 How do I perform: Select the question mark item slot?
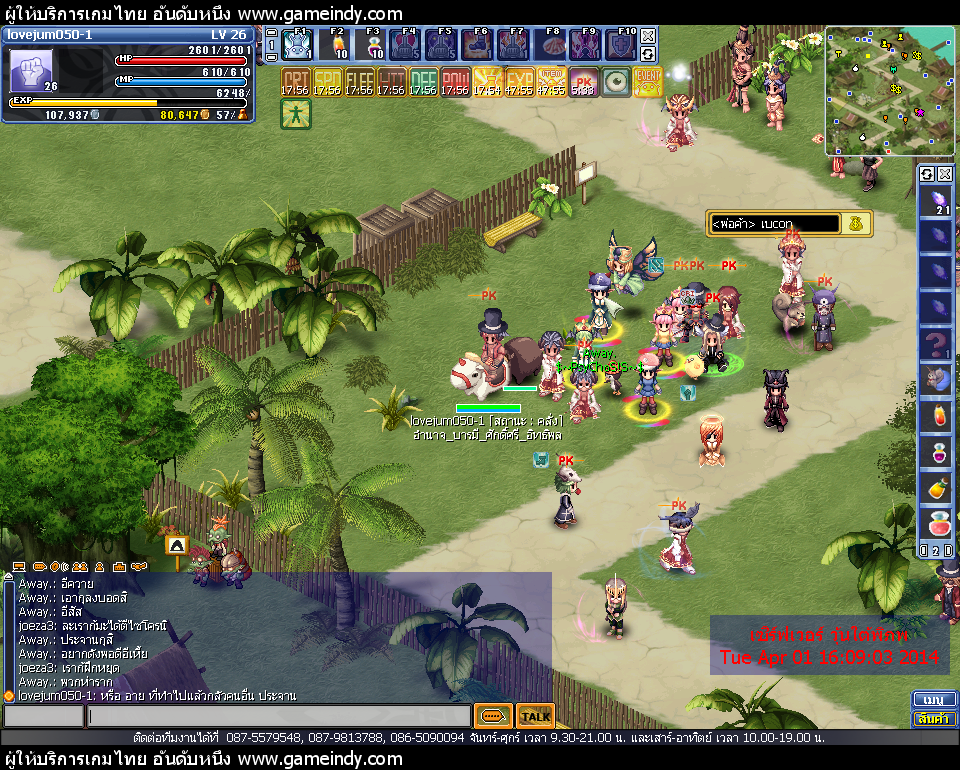point(936,346)
